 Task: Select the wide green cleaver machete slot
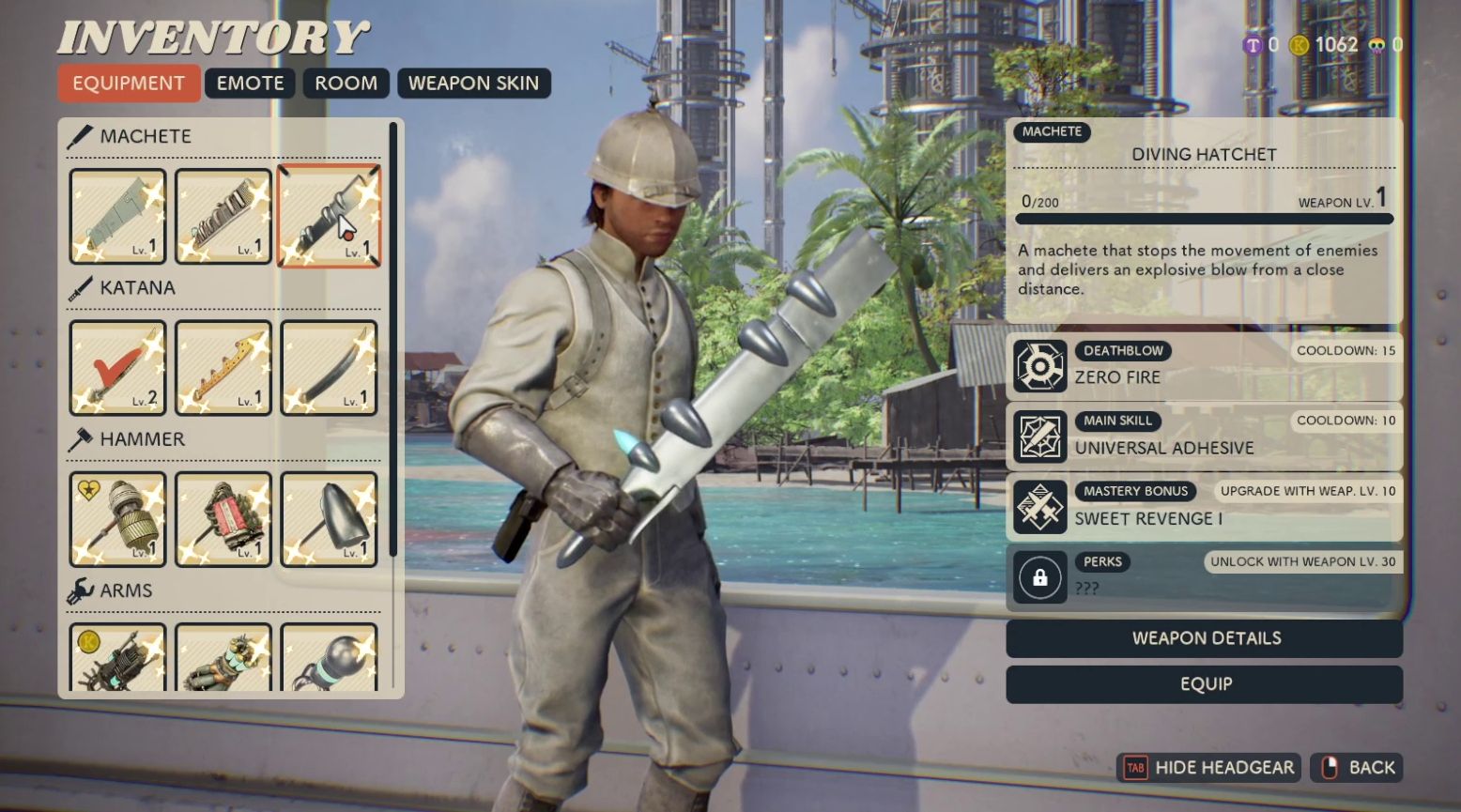(x=117, y=216)
